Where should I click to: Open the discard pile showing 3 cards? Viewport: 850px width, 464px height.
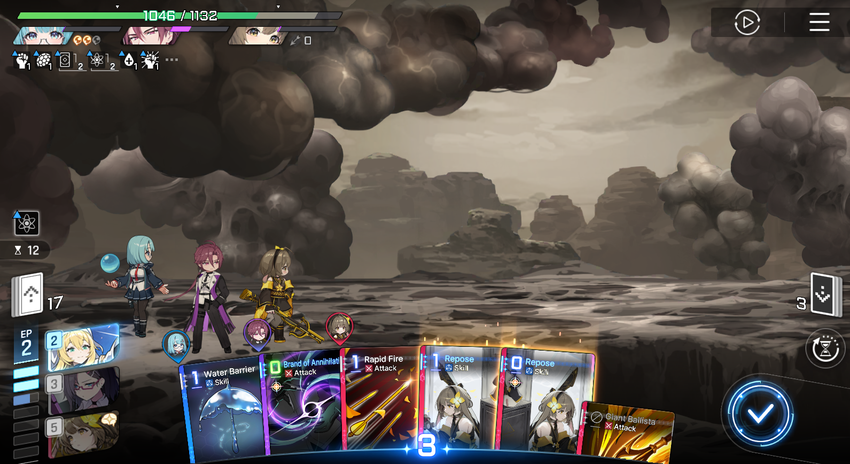click(825, 295)
